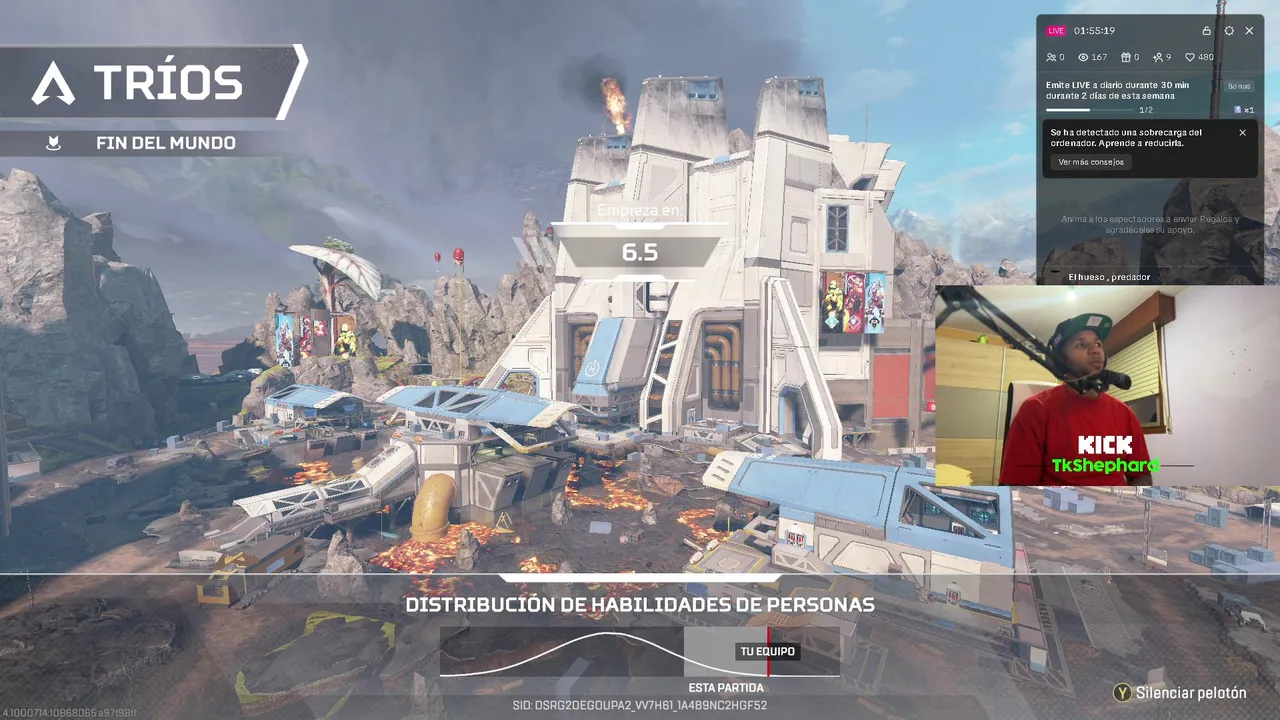Viewport: 1280px width, 720px height.
Task: Open "Ver más consejos" in the overload notice
Action: [1091, 162]
